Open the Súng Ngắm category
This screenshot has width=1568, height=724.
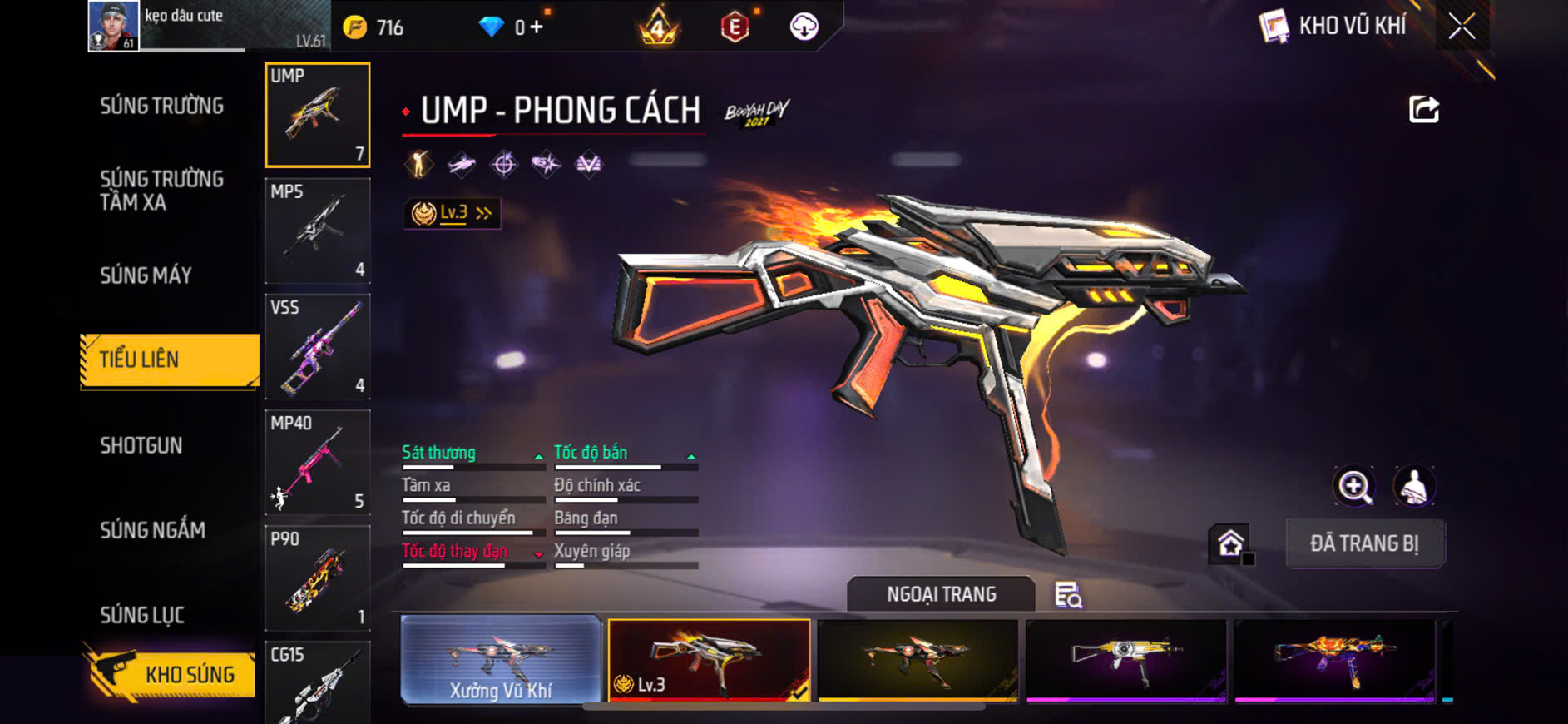(152, 530)
